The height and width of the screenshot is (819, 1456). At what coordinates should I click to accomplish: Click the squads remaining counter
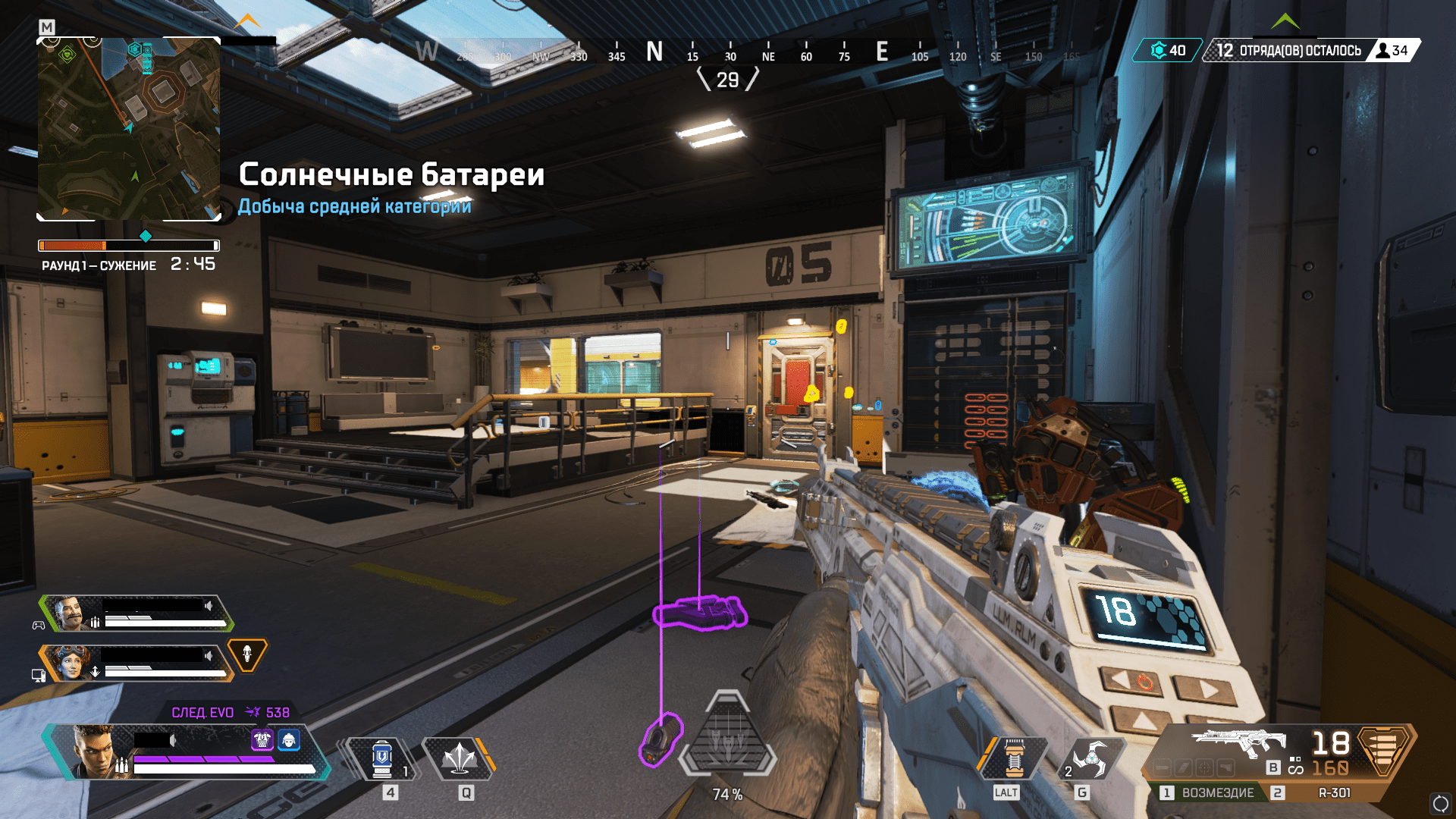[1289, 51]
